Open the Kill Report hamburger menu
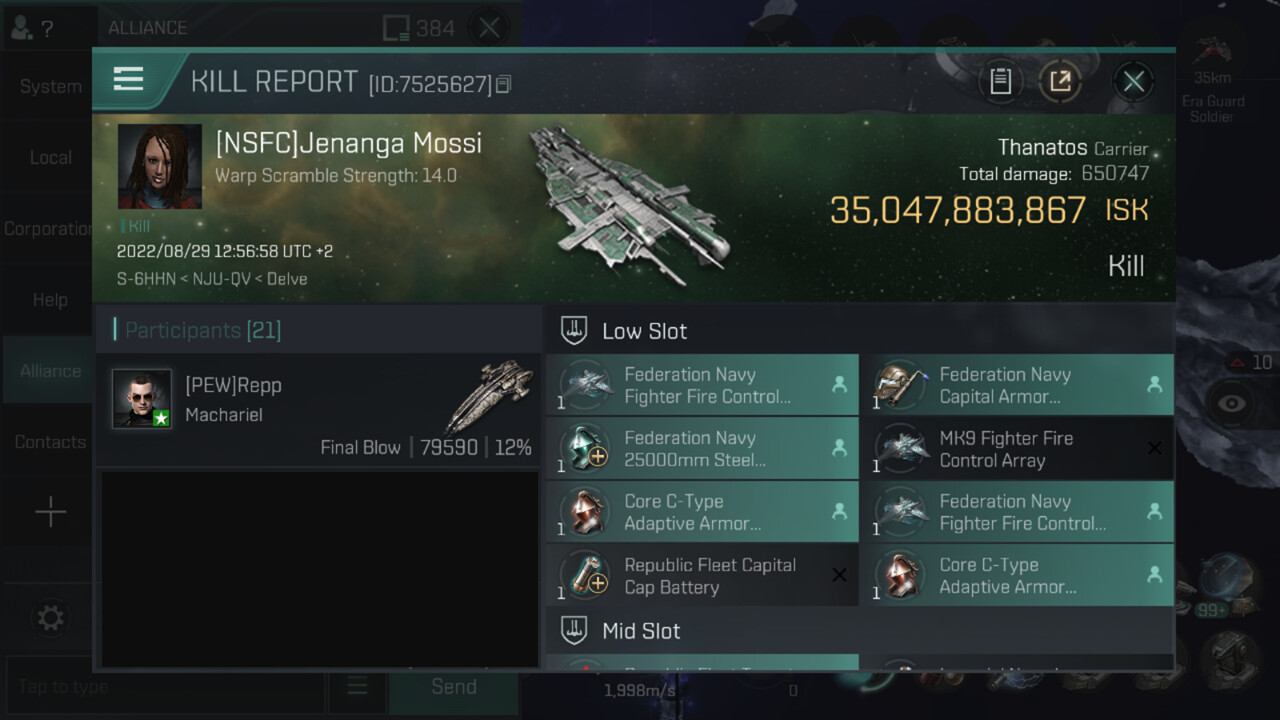 [x=129, y=80]
